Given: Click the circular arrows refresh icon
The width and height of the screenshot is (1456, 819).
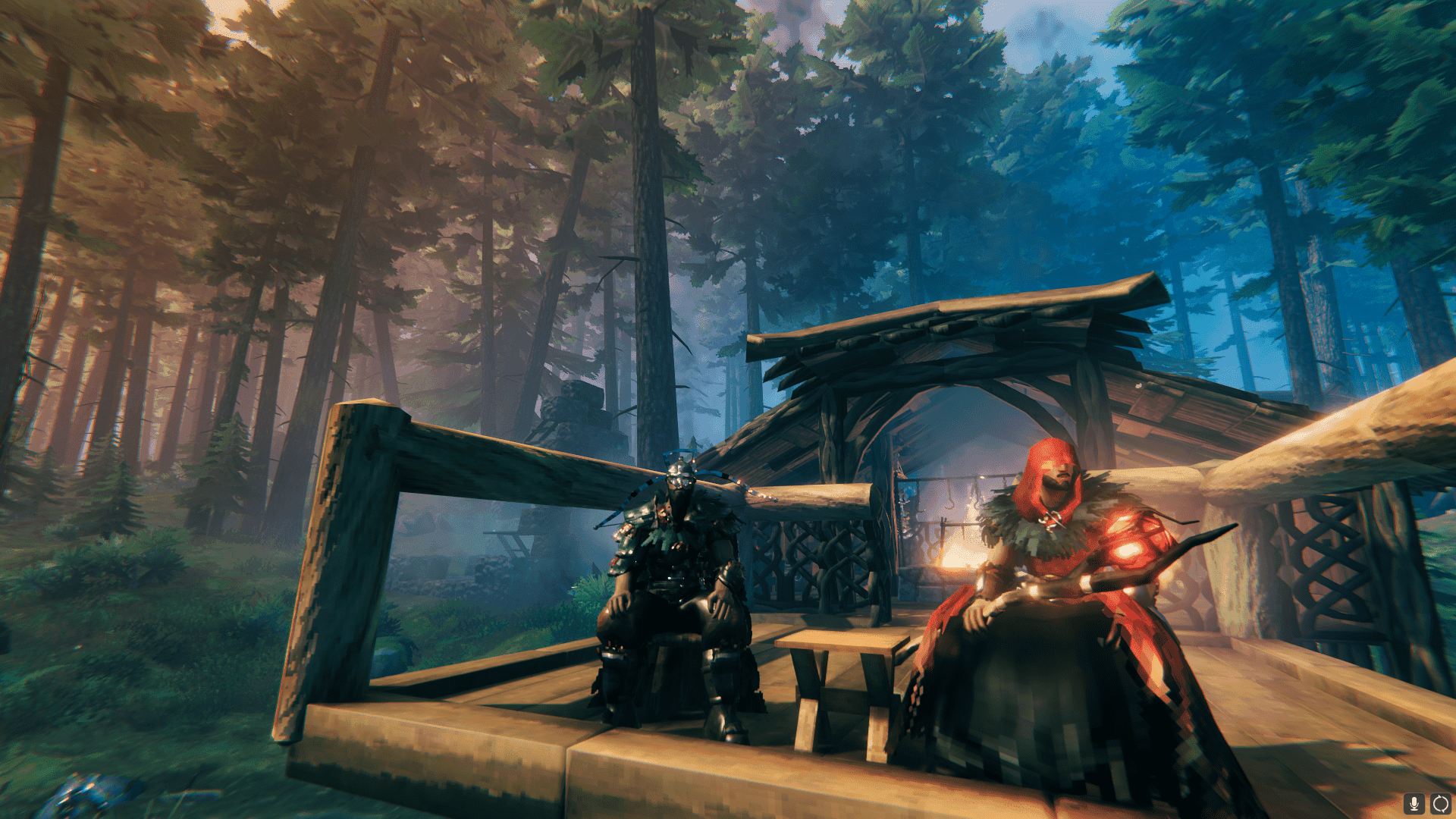Looking at the screenshot, I should tap(1440, 803).
